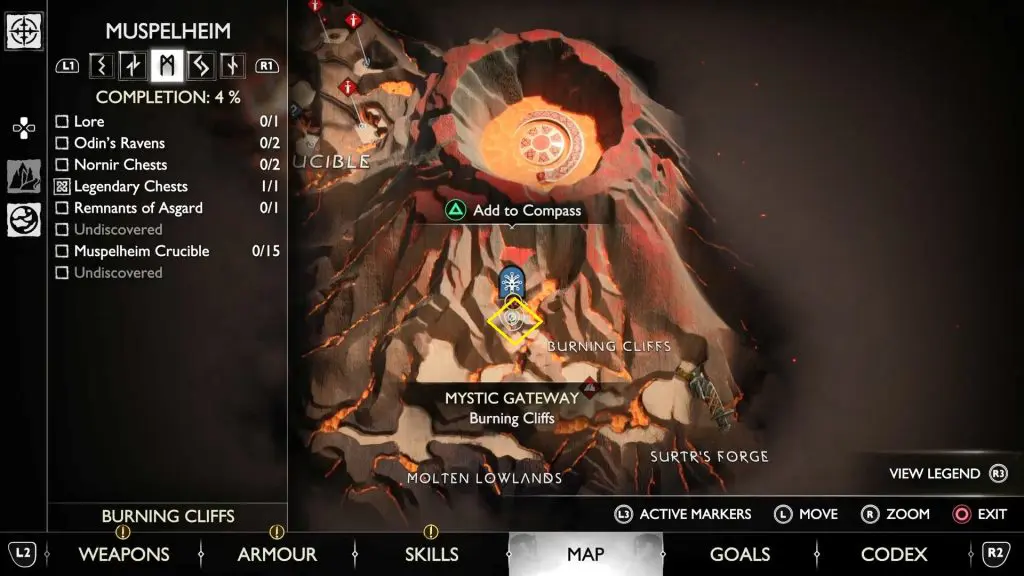
Task: Select the highlighted Muspelheim realm rune
Action: pyautogui.click(x=166, y=66)
